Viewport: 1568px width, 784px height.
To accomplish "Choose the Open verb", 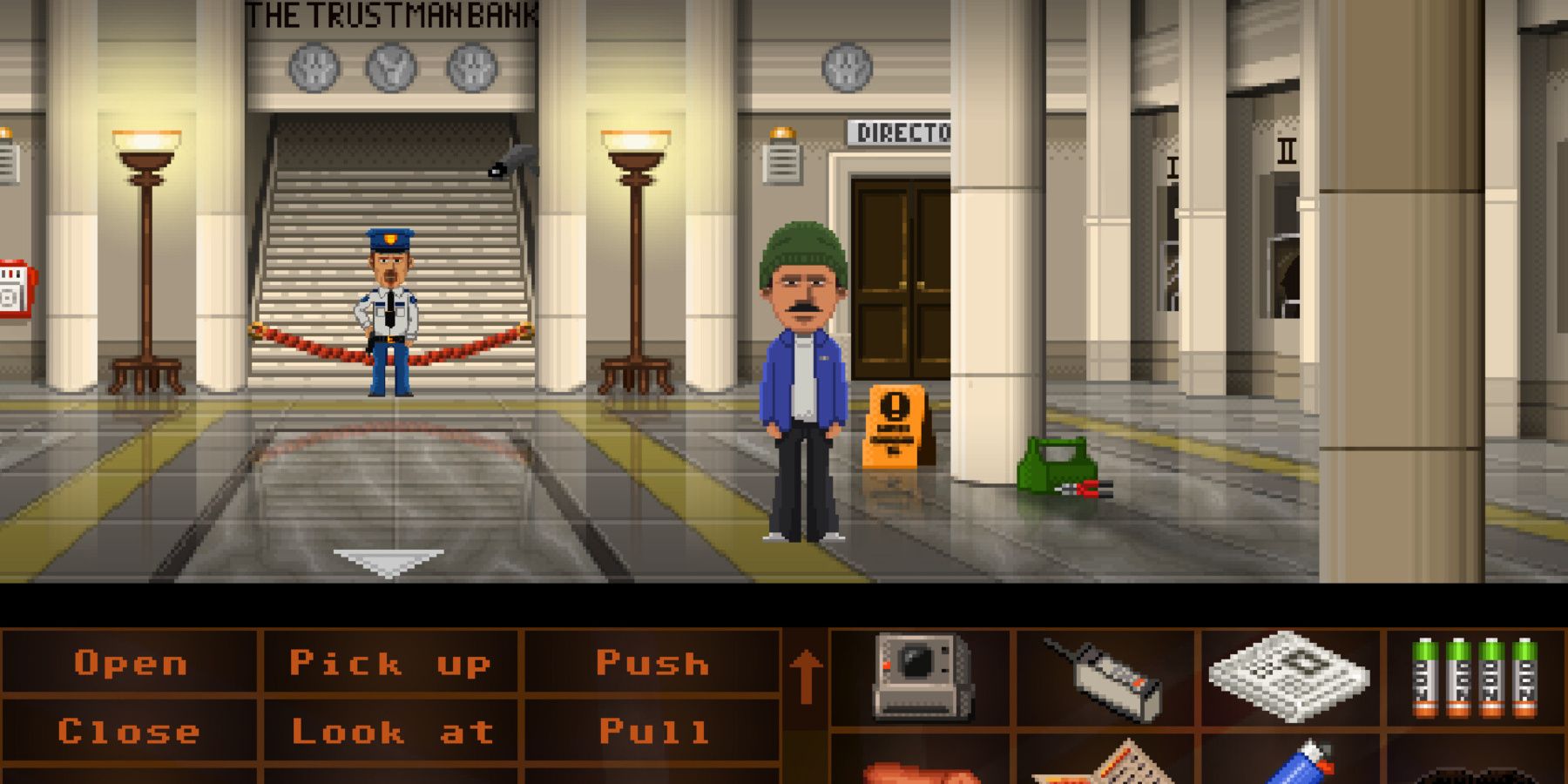I will [x=131, y=664].
